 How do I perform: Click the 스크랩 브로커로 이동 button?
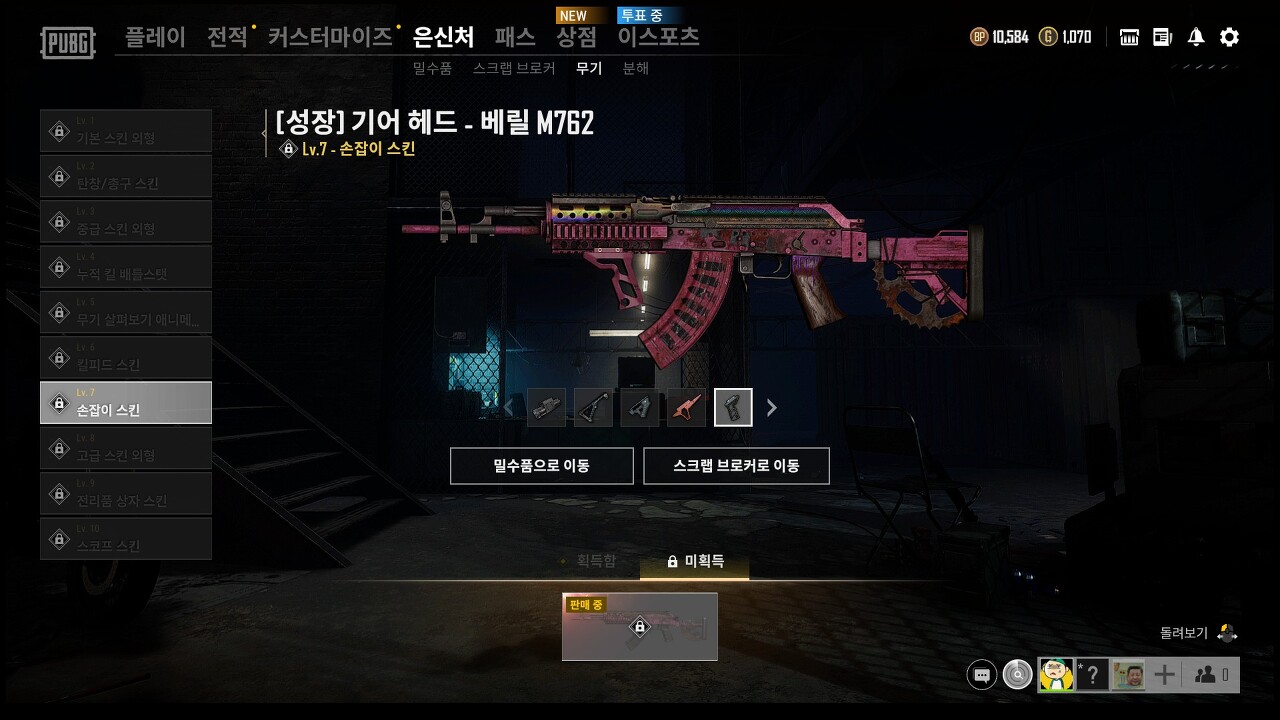[x=737, y=465]
